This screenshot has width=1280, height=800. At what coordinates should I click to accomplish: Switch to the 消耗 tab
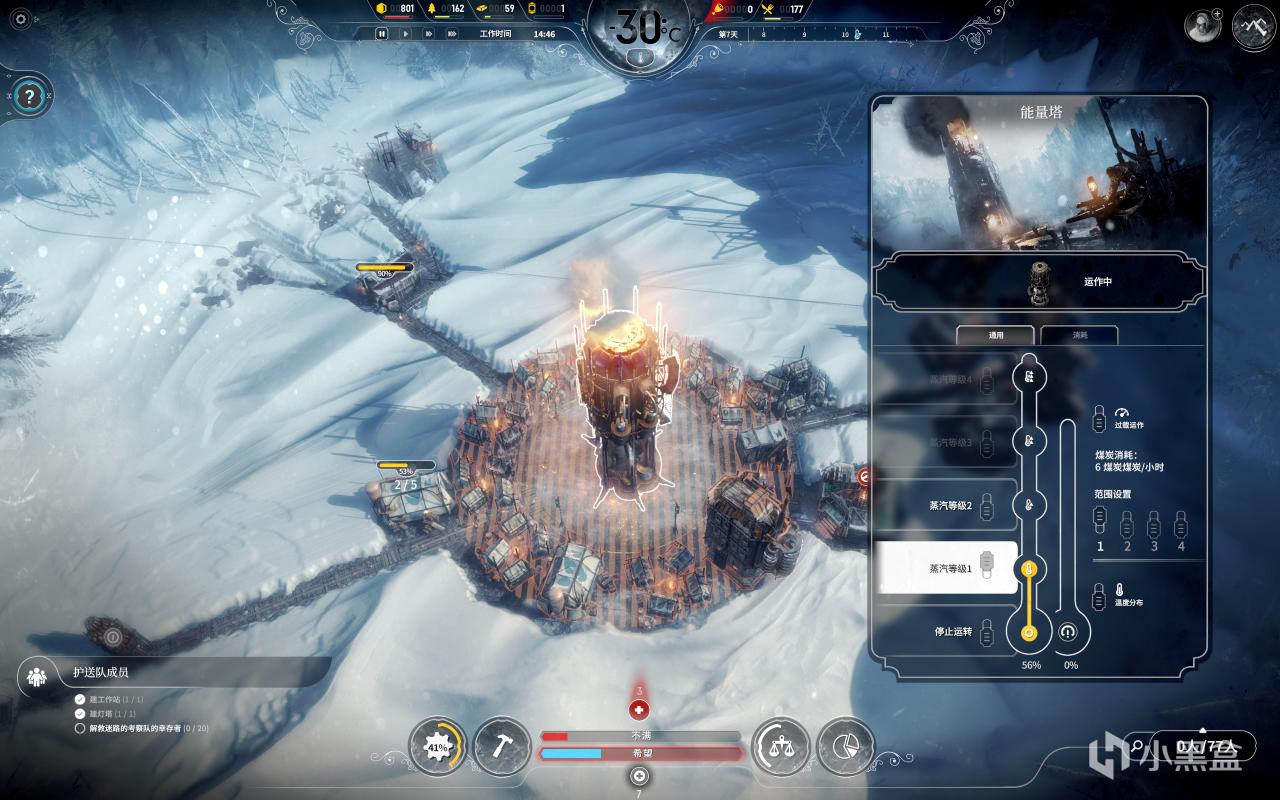coord(1080,336)
